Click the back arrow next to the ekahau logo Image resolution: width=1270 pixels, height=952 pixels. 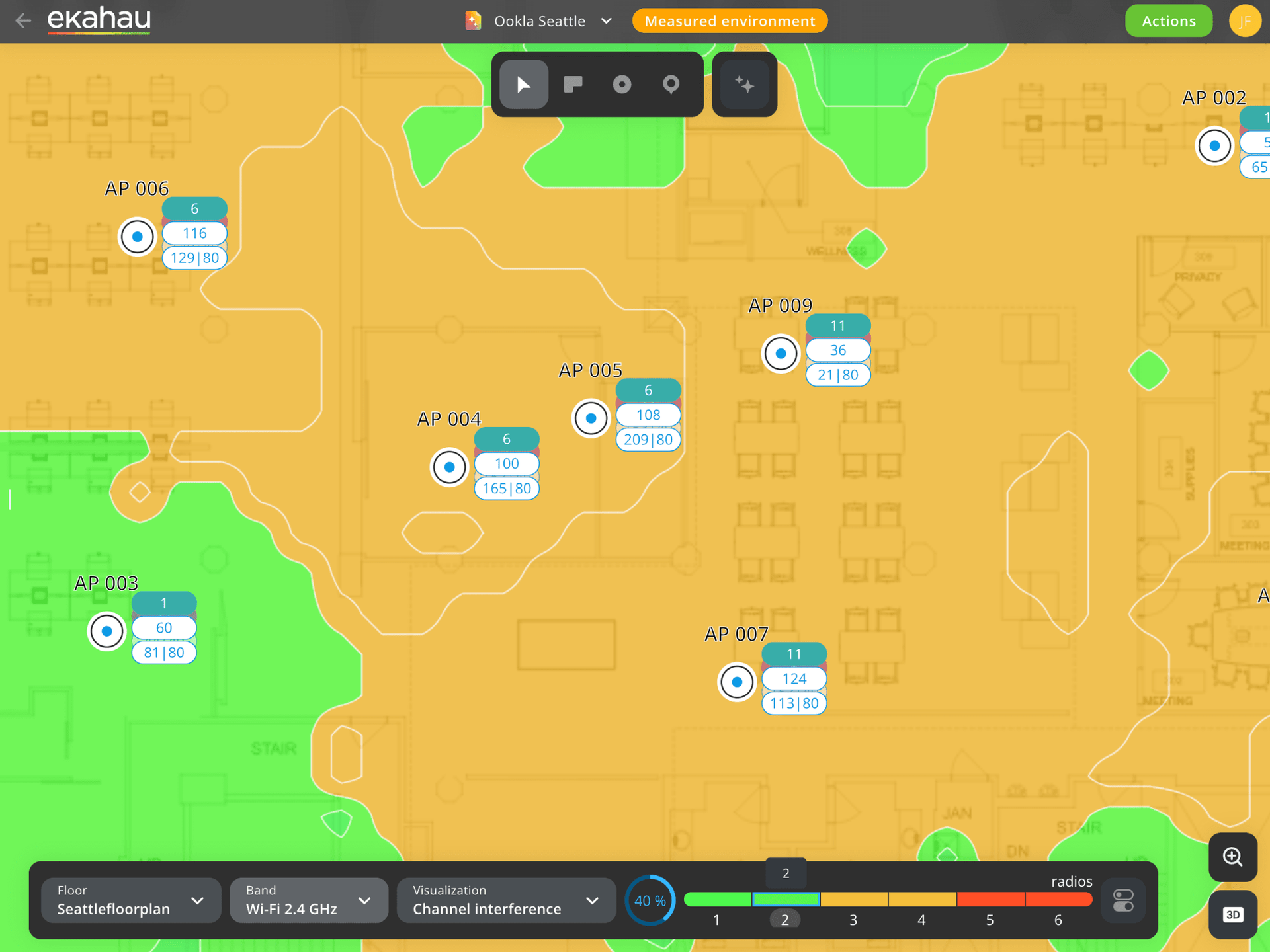click(23, 20)
